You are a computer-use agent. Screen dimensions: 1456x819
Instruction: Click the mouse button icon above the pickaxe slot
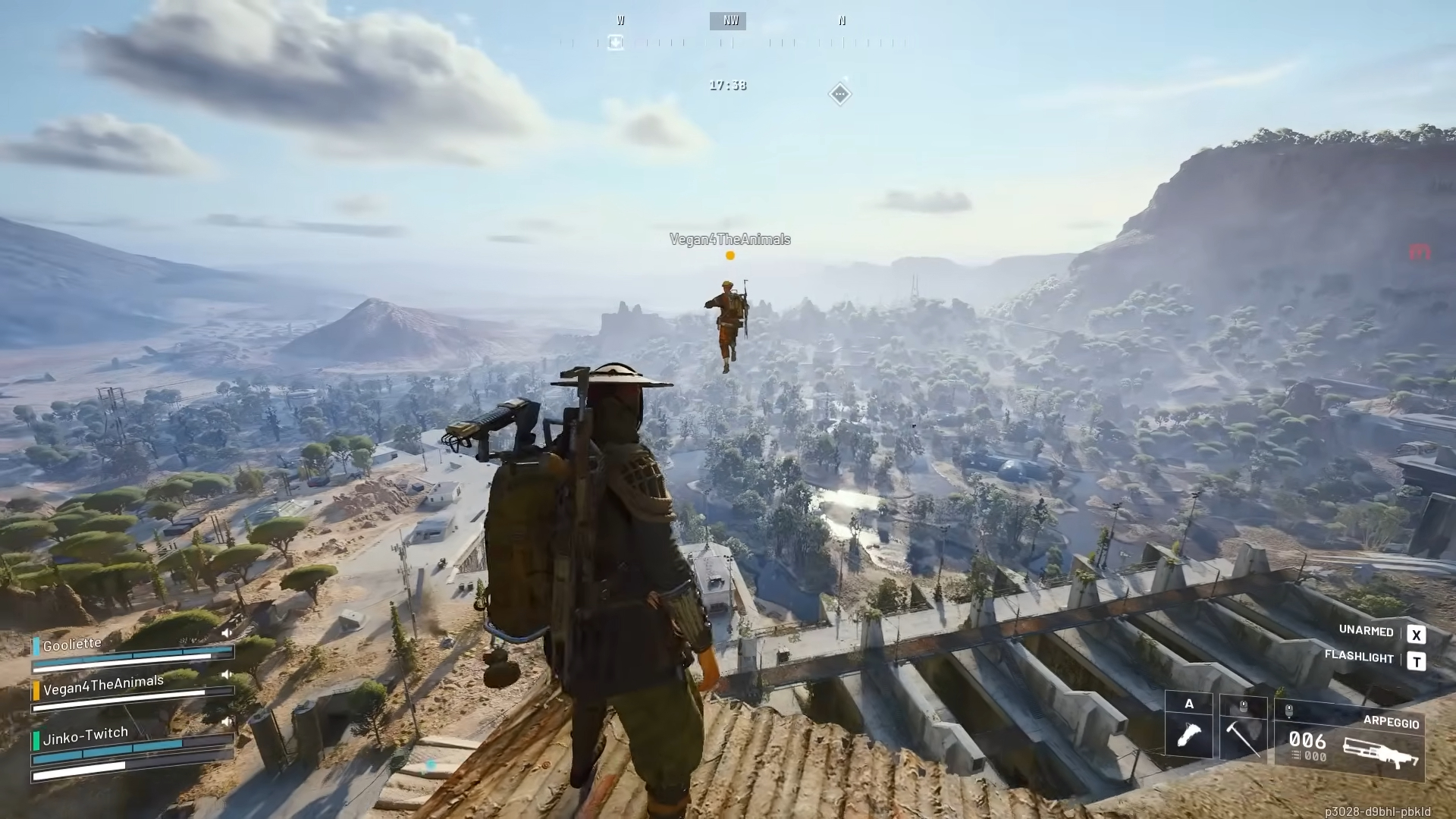click(x=1242, y=704)
